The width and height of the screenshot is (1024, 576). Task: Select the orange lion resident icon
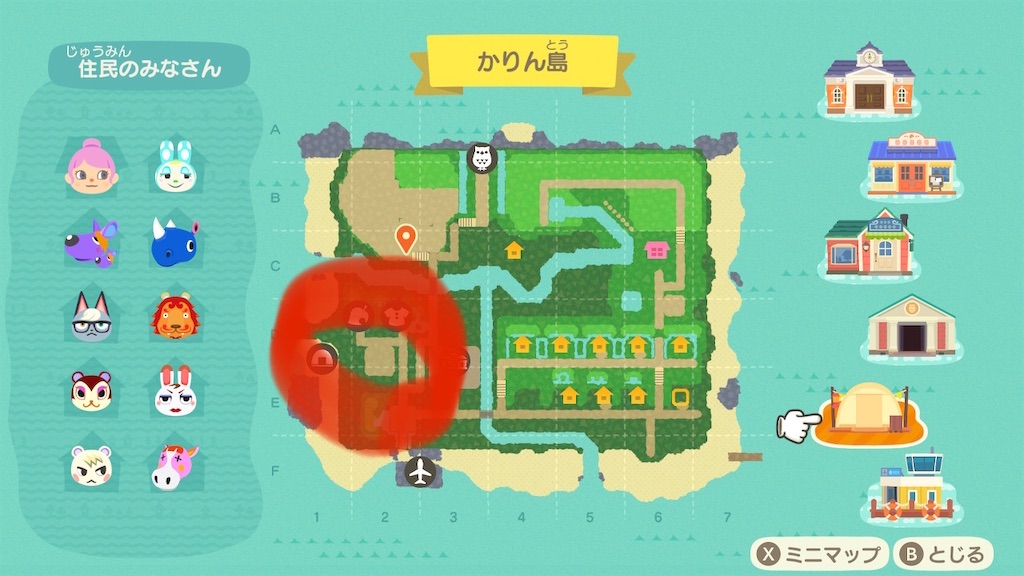pyautogui.click(x=174, y=318)
